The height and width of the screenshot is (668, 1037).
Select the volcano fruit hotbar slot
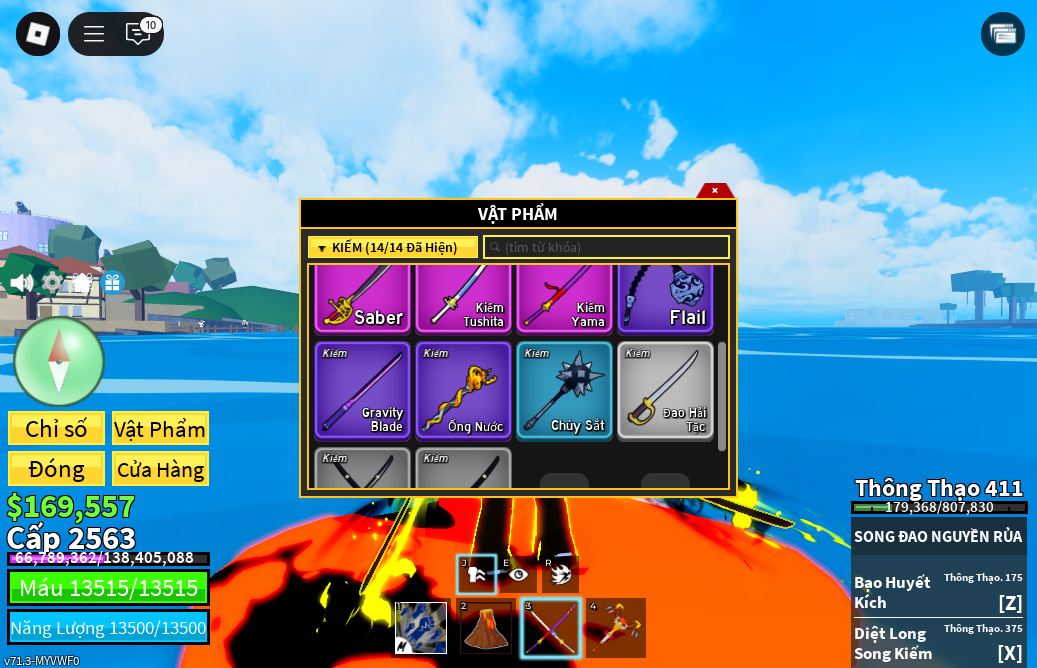[486, 627]
